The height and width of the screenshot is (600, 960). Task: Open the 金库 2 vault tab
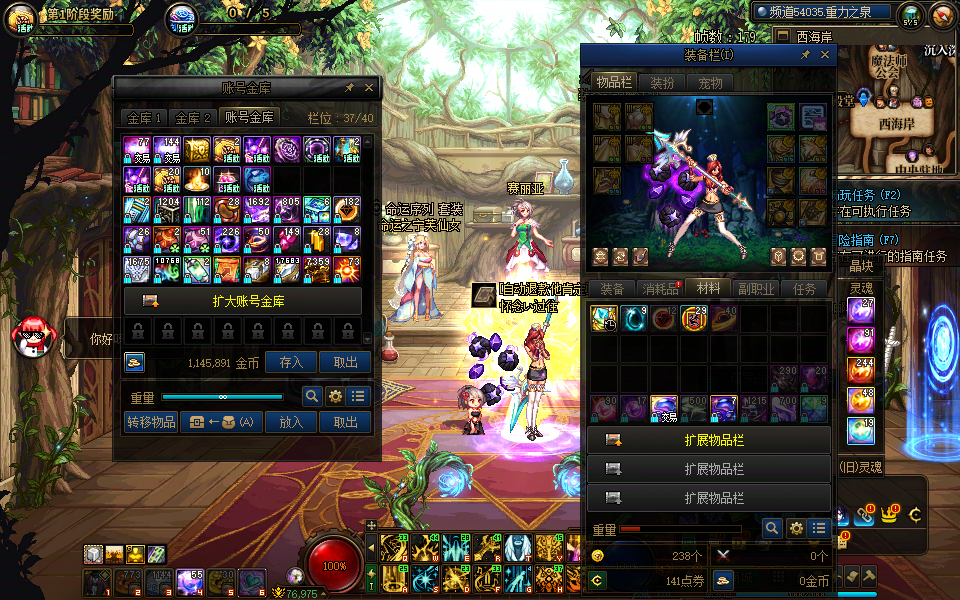coord(193,118)
